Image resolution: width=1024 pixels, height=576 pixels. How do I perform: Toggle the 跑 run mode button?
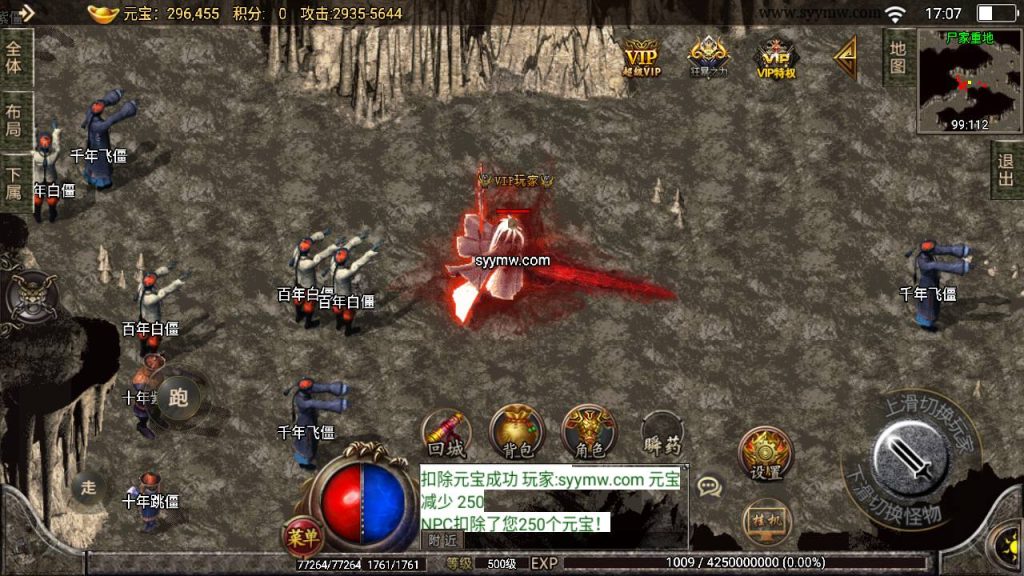[x=179, y=398]
